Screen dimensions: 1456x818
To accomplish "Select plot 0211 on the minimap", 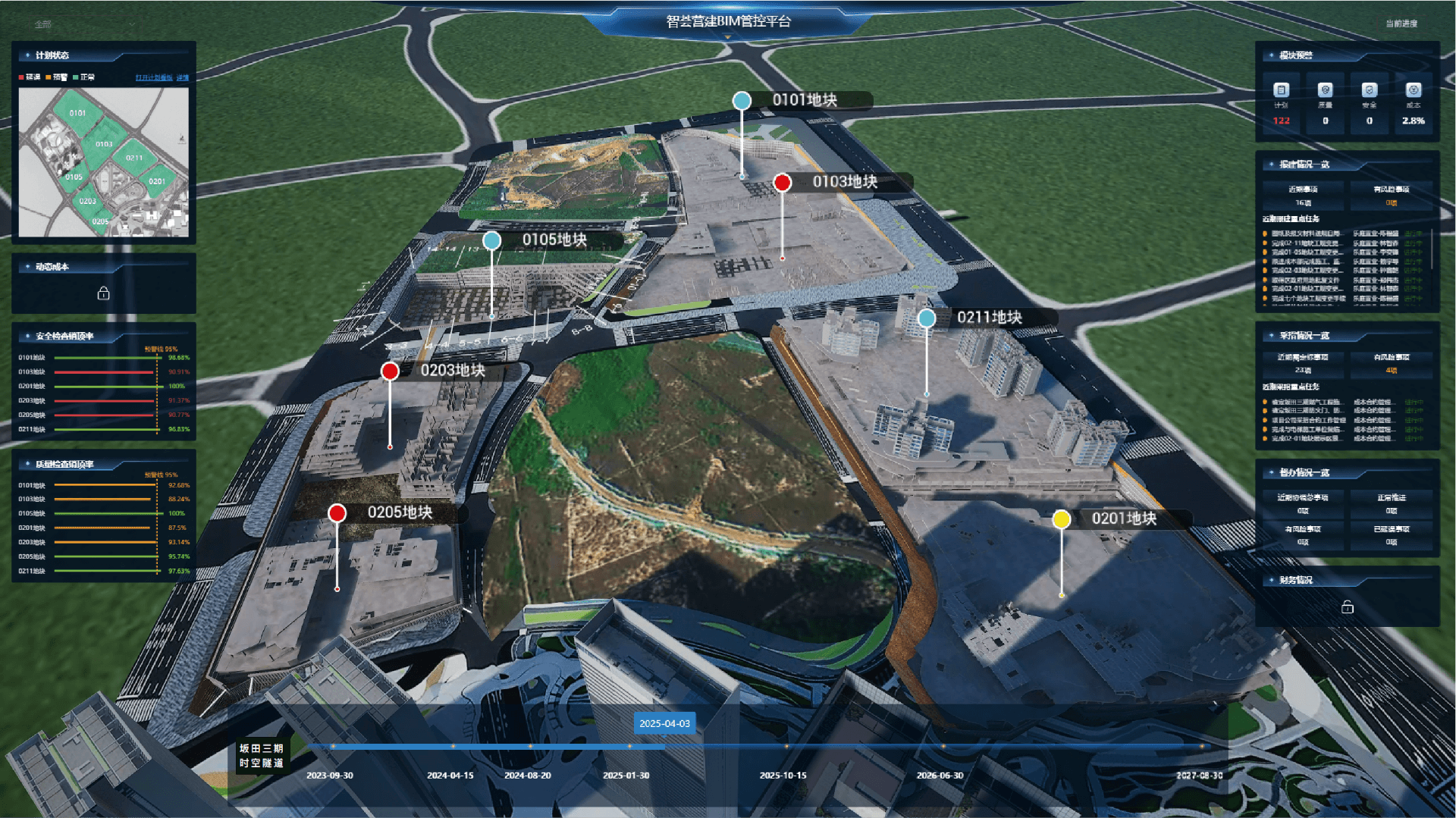I will [134, 158].
